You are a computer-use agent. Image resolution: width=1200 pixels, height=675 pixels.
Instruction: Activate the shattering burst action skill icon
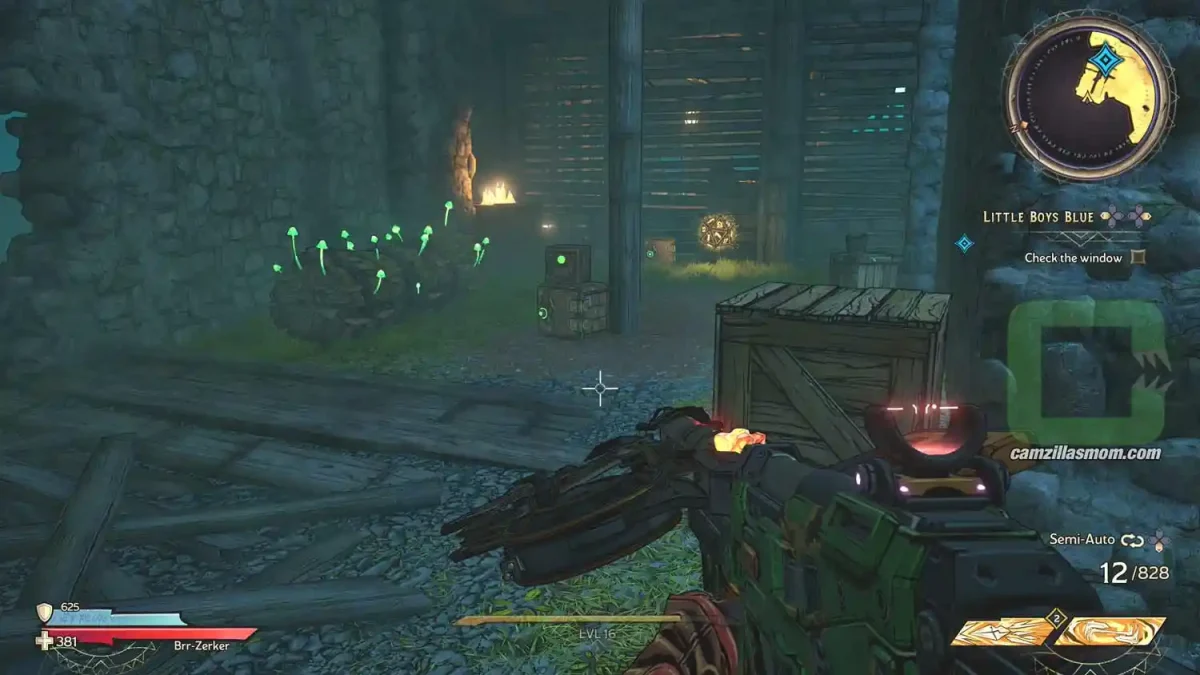[1000, 632]
